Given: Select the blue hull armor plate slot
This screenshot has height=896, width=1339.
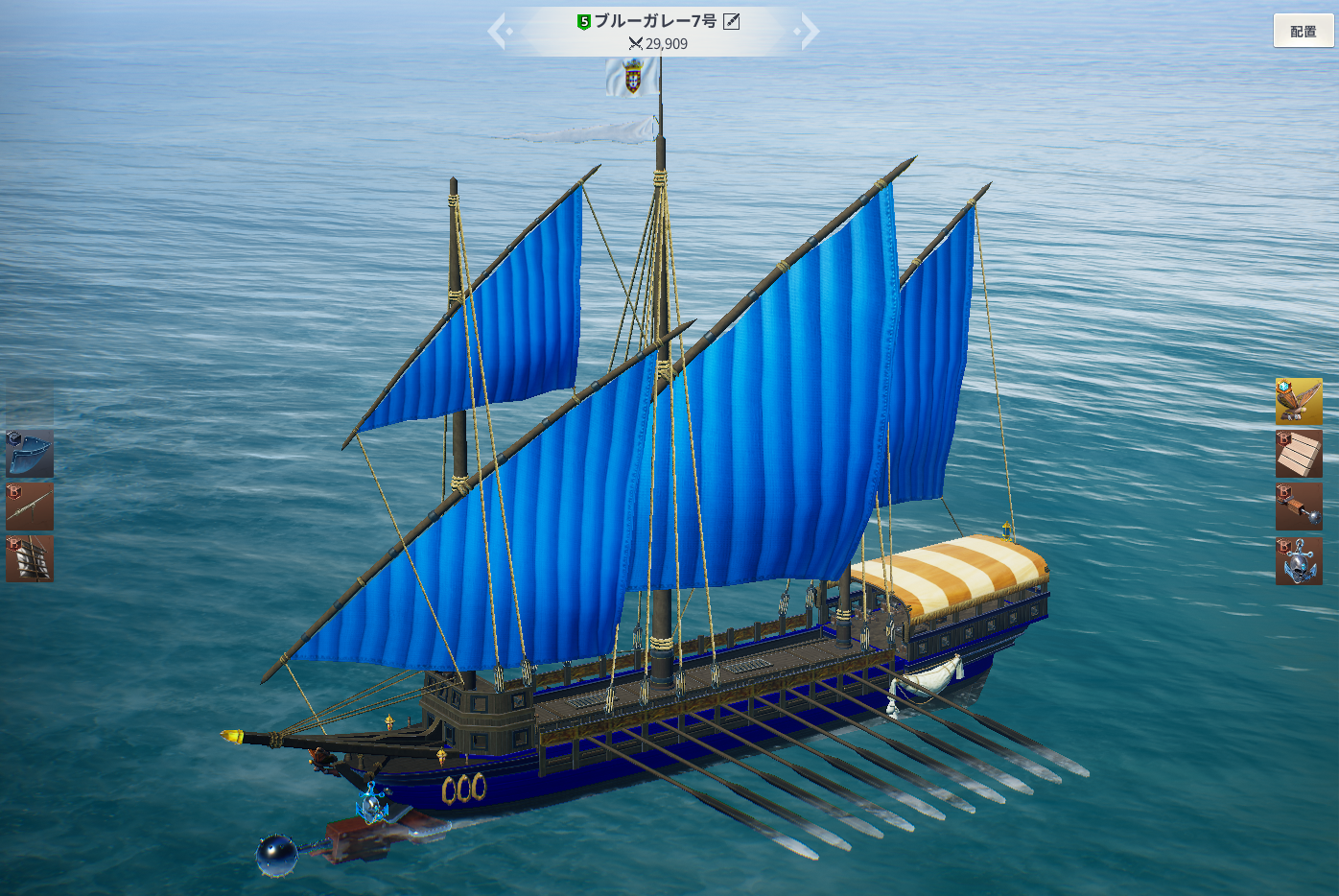Looking at the screenshot, I should [30, 454].
